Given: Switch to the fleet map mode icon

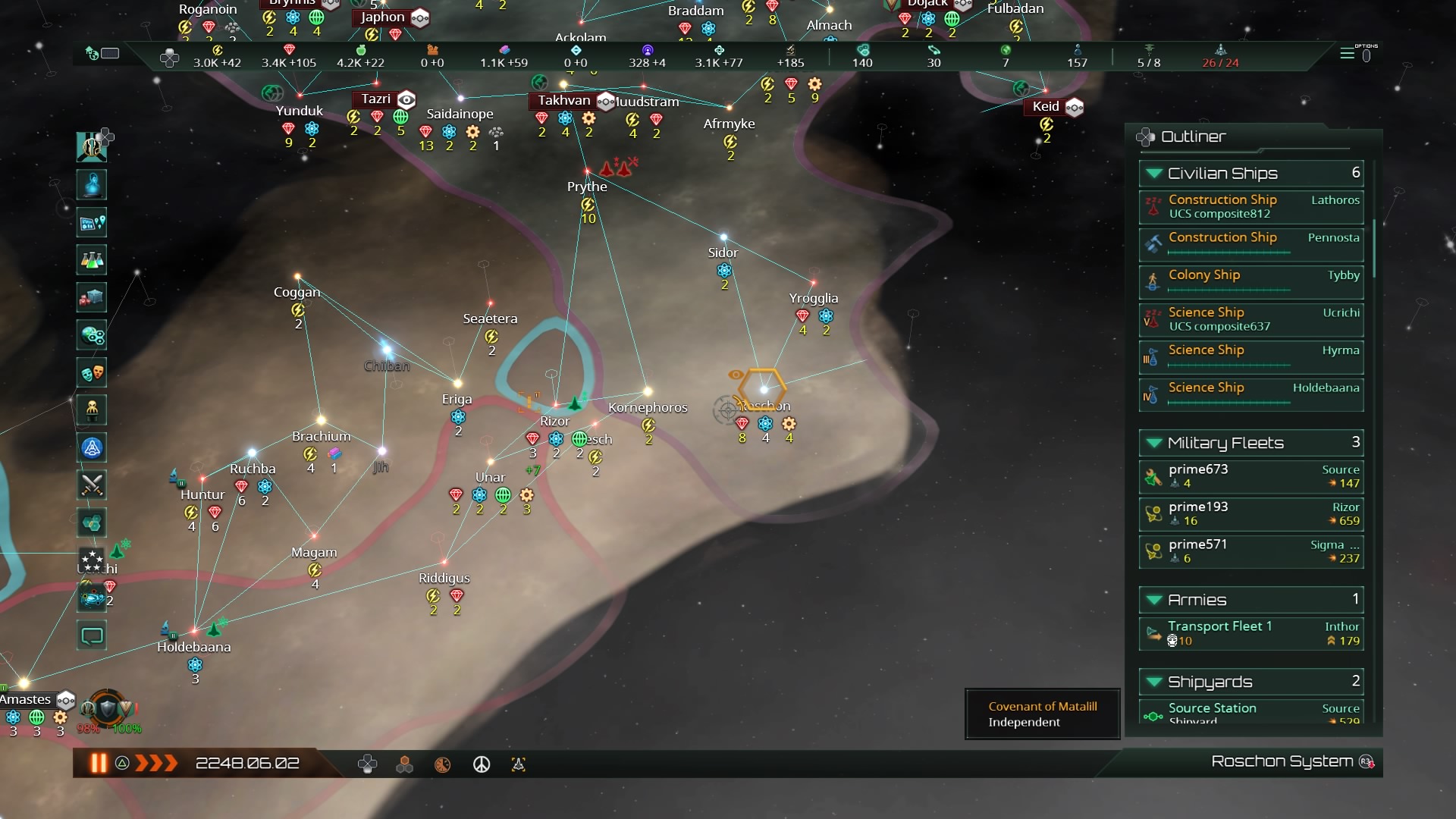Looking at the screenshot, I should tap(519, 764).
